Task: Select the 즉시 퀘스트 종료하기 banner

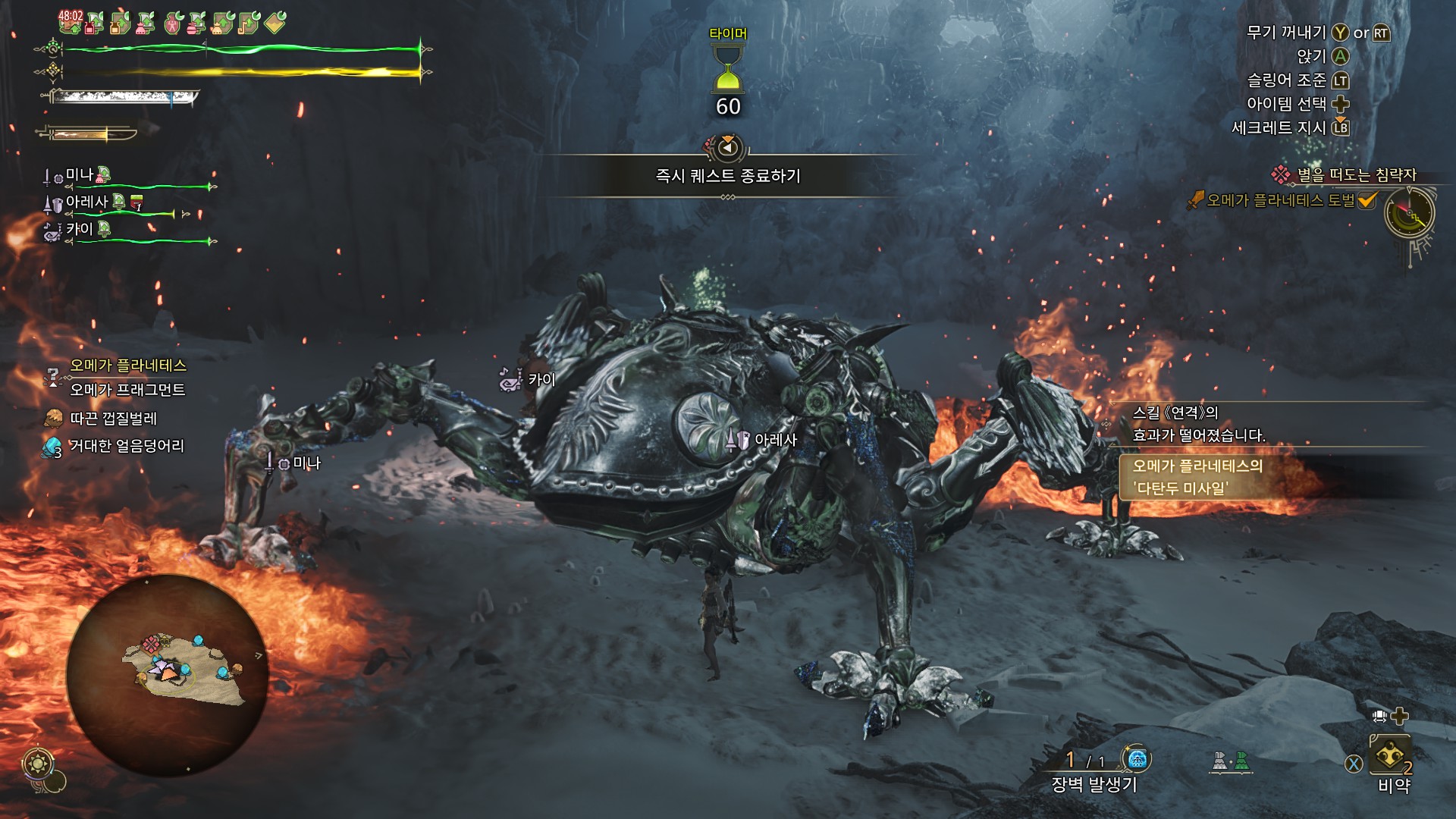Action: (727, 176)
